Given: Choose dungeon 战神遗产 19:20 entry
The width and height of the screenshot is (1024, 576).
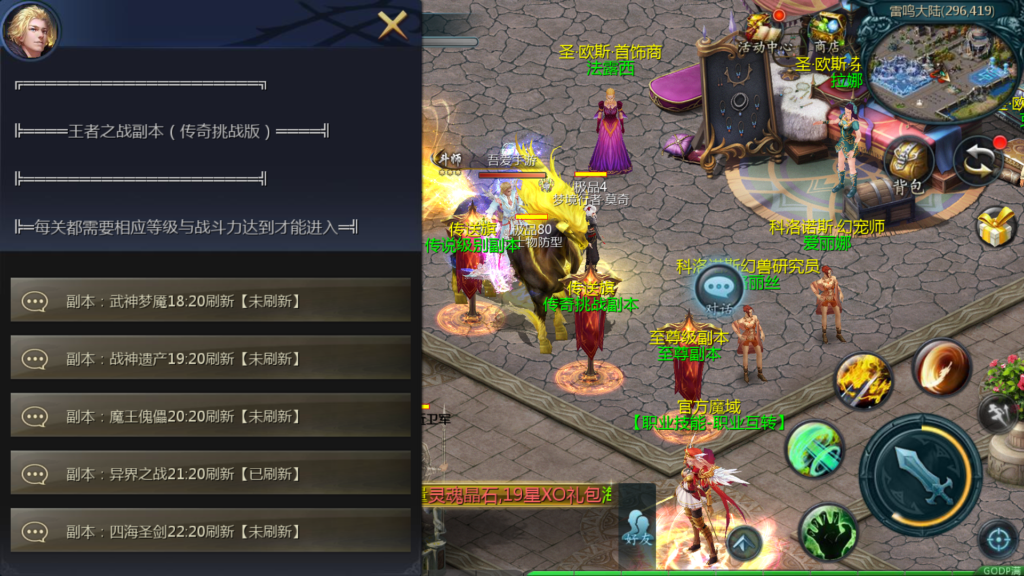Looking at the screenshot, I should (210, 358).
